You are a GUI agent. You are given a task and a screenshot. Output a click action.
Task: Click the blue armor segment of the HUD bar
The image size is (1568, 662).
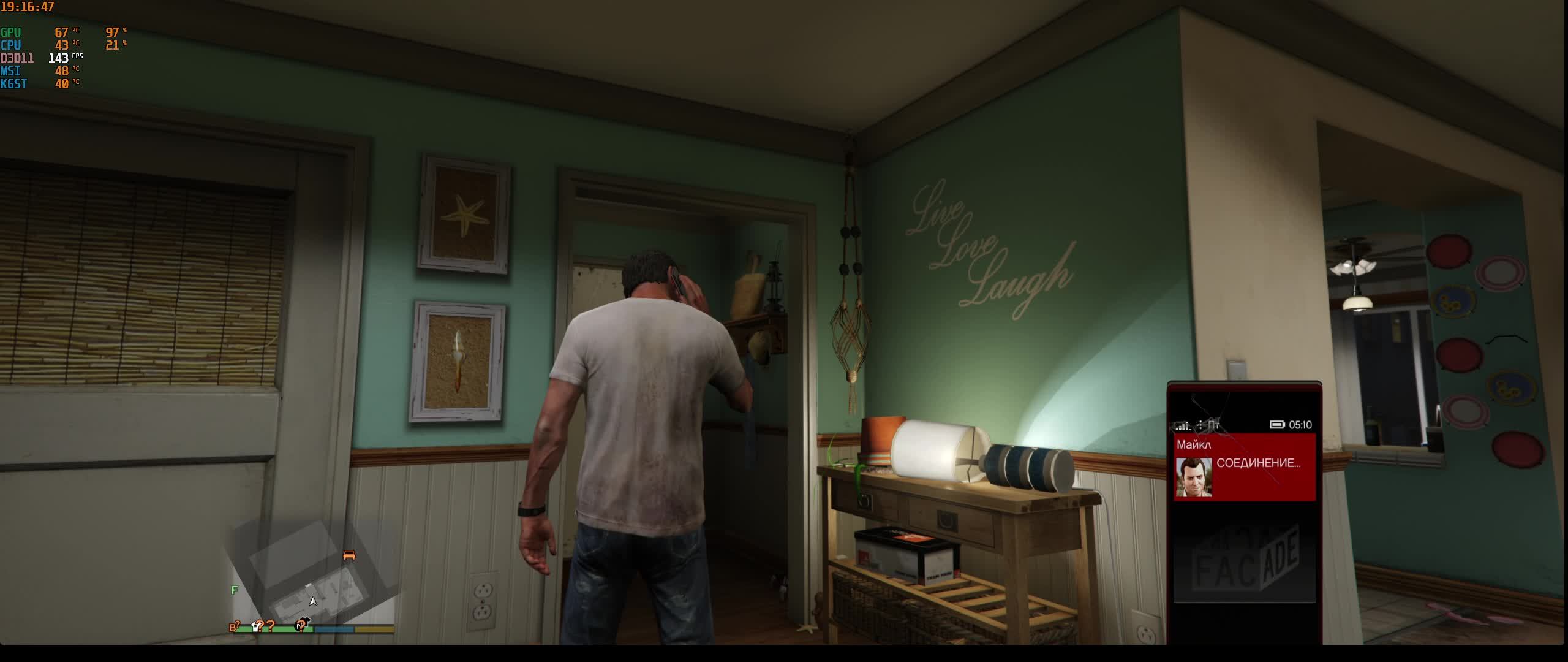[x=334, y=630]
